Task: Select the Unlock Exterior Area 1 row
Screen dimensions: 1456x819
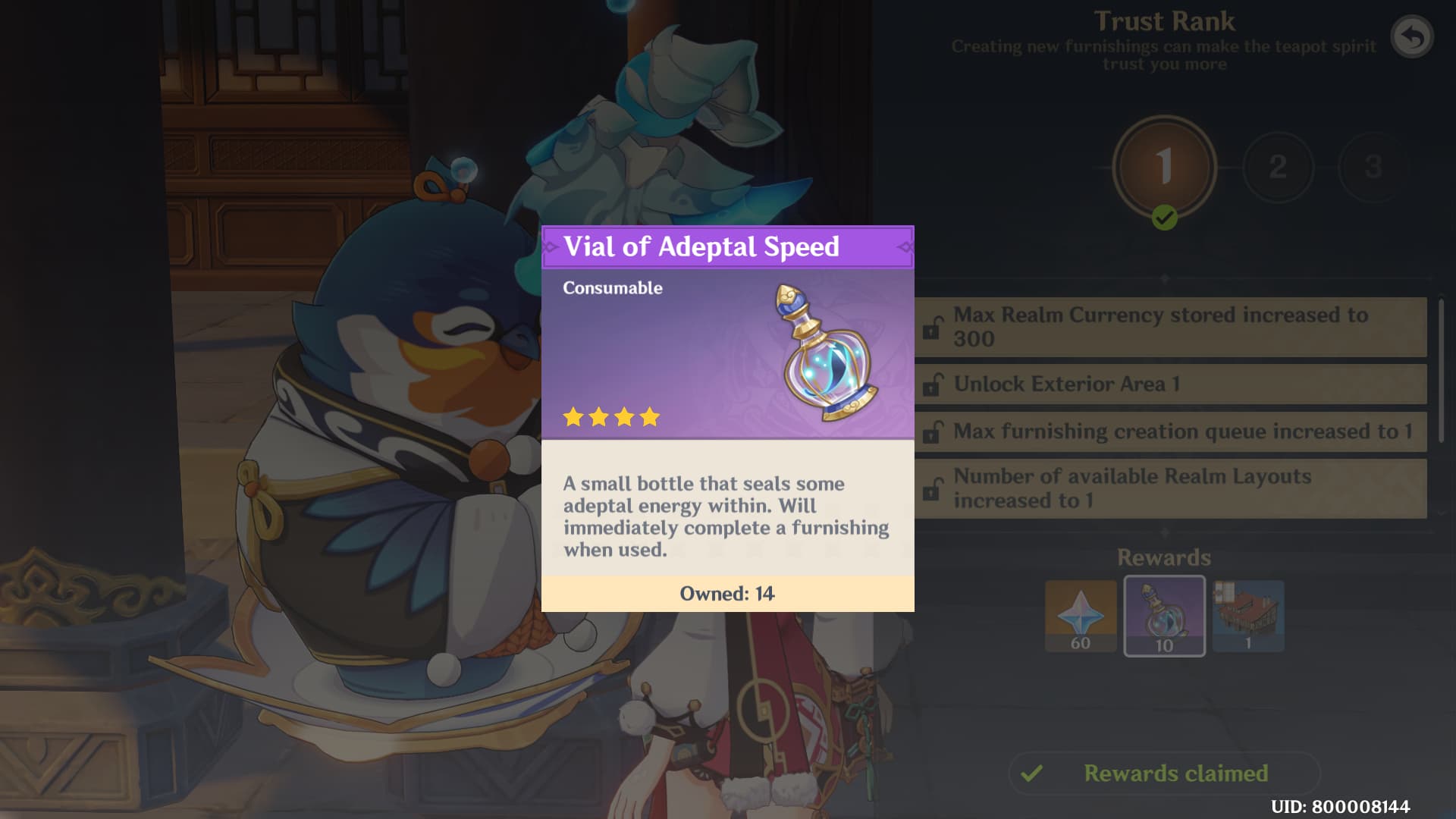Action: coord(1170,384)
